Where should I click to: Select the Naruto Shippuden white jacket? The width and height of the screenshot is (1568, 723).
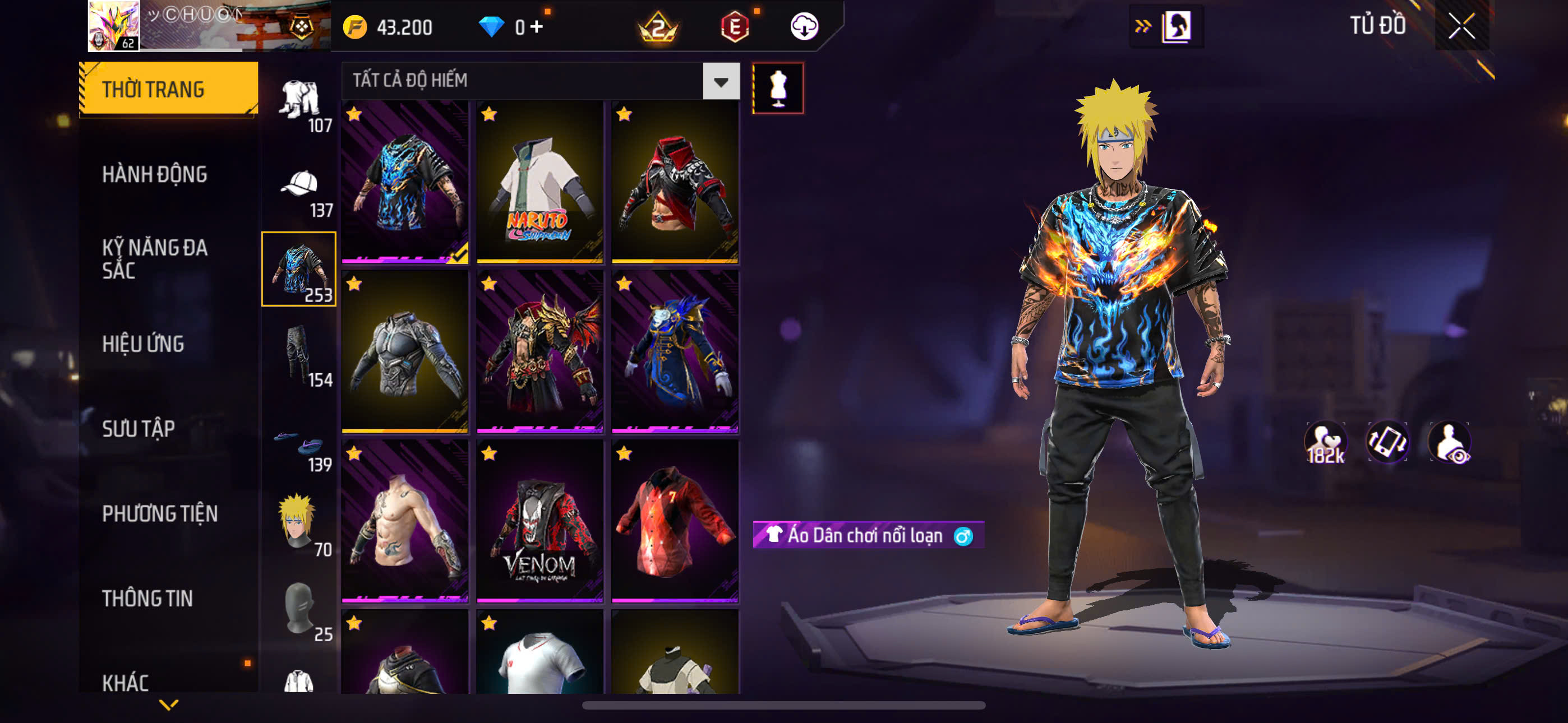point(539,183)
